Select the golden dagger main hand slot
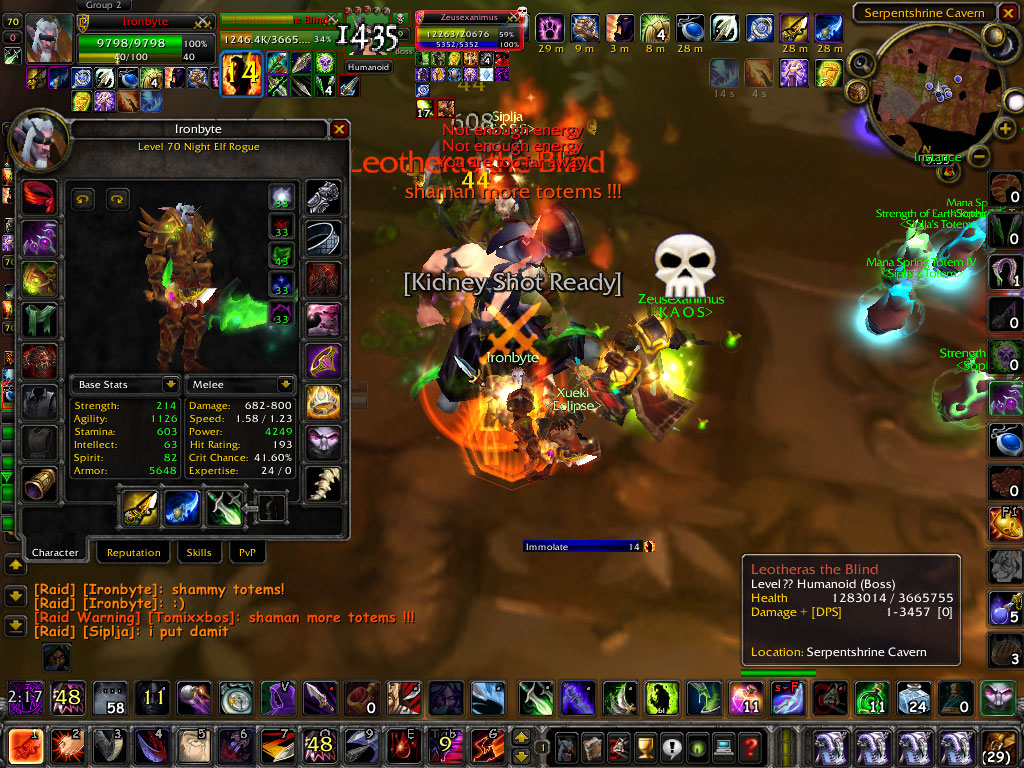The width and height of the screenshot is (1024, 768). [x=141, y=509]
